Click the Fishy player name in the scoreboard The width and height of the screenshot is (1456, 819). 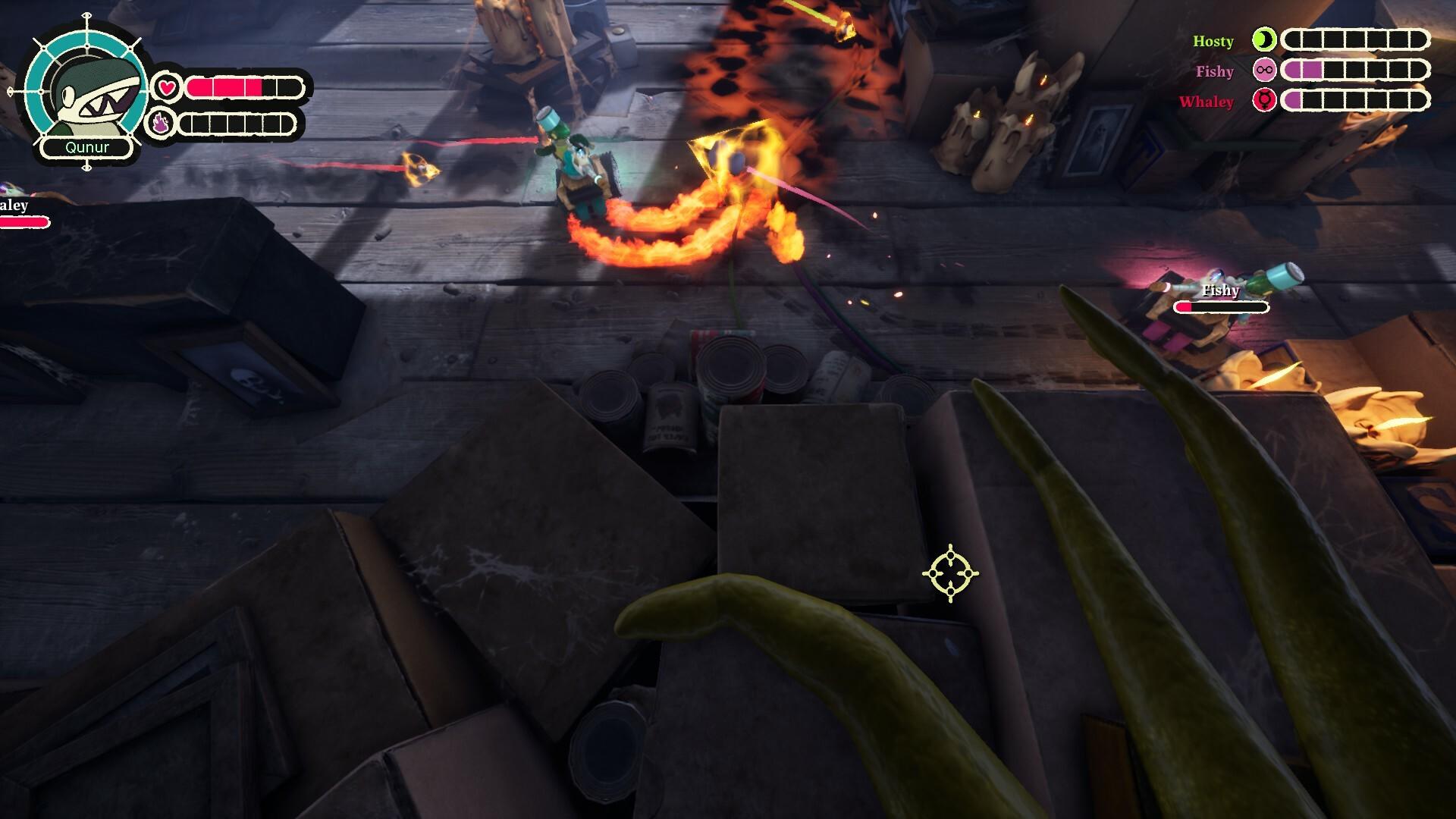[x=1216, y=72]
